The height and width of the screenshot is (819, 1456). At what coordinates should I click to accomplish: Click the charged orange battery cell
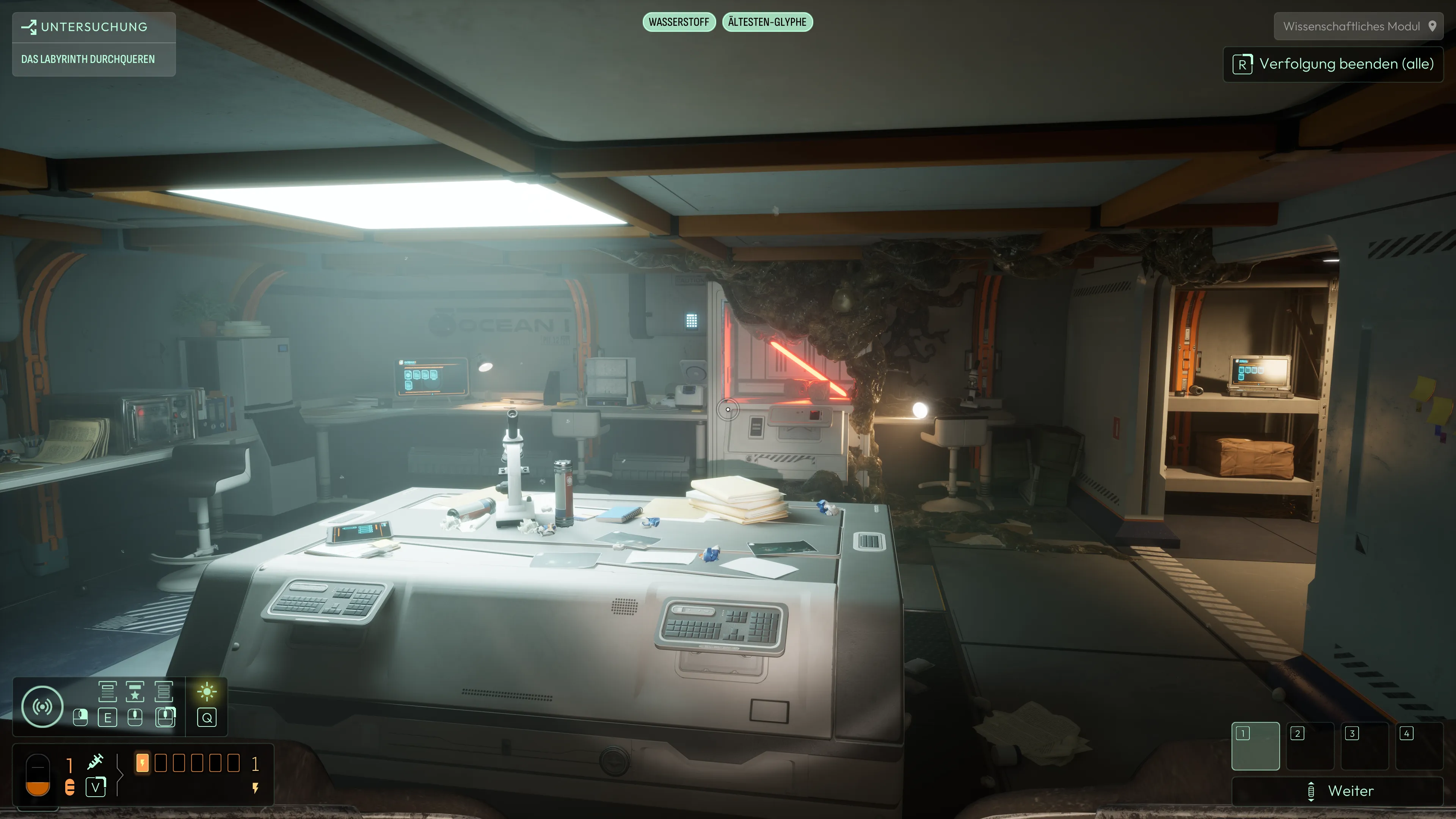(x=143, y=763)
